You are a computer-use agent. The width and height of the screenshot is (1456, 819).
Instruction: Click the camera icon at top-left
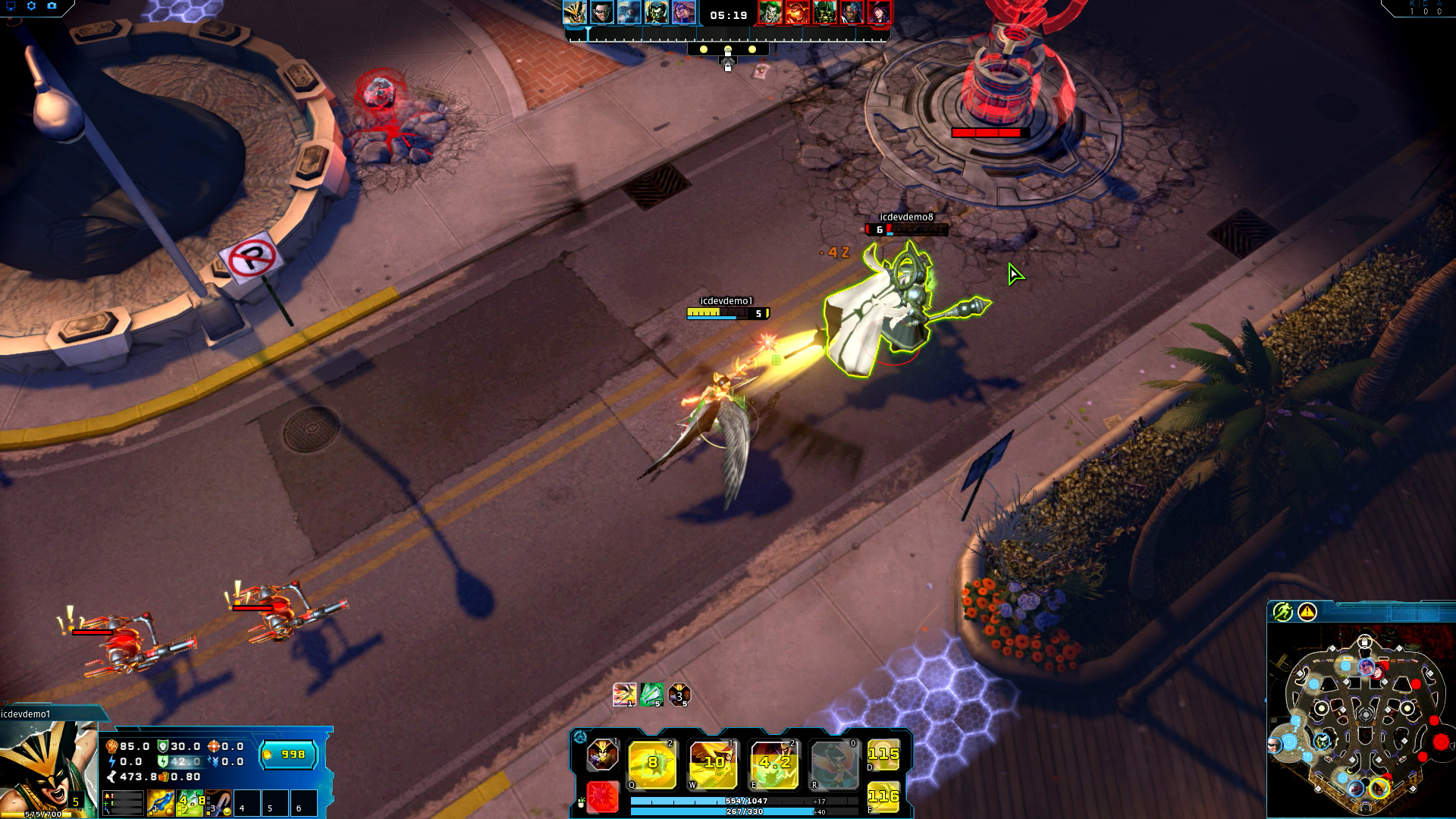pyautogui.click(x=52, y=6)
